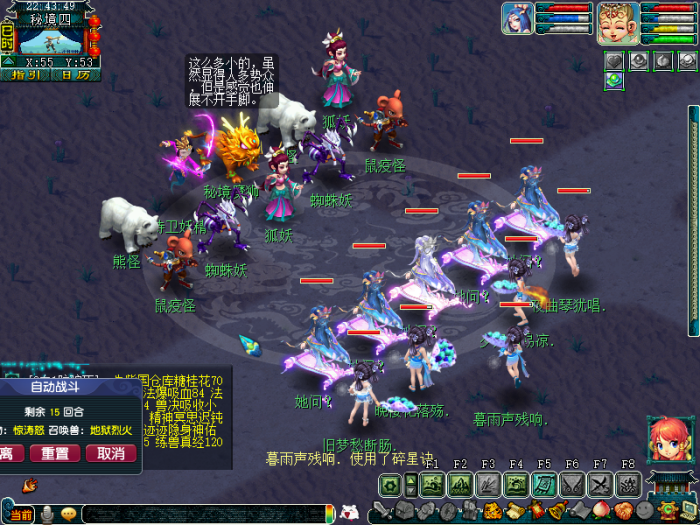Select the blue-haired pet portrait

(517, 19)
